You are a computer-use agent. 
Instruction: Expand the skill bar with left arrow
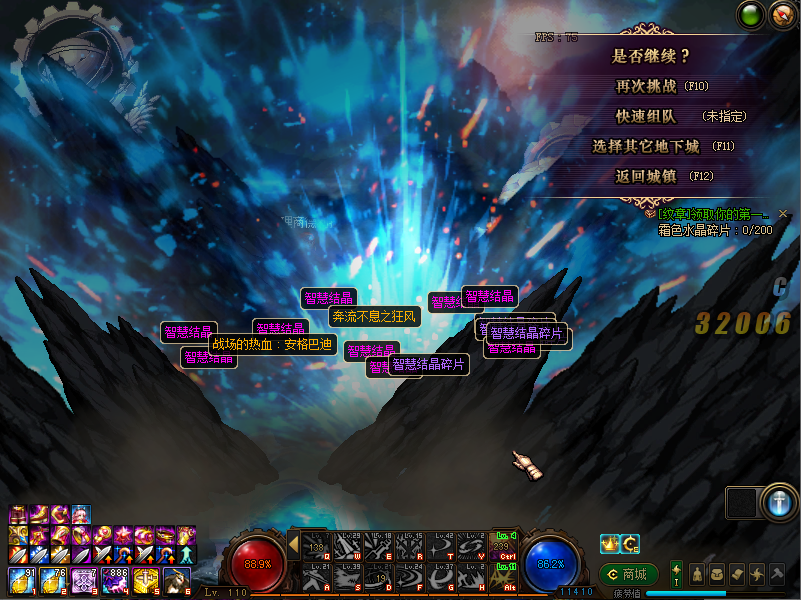click(293, 545)
